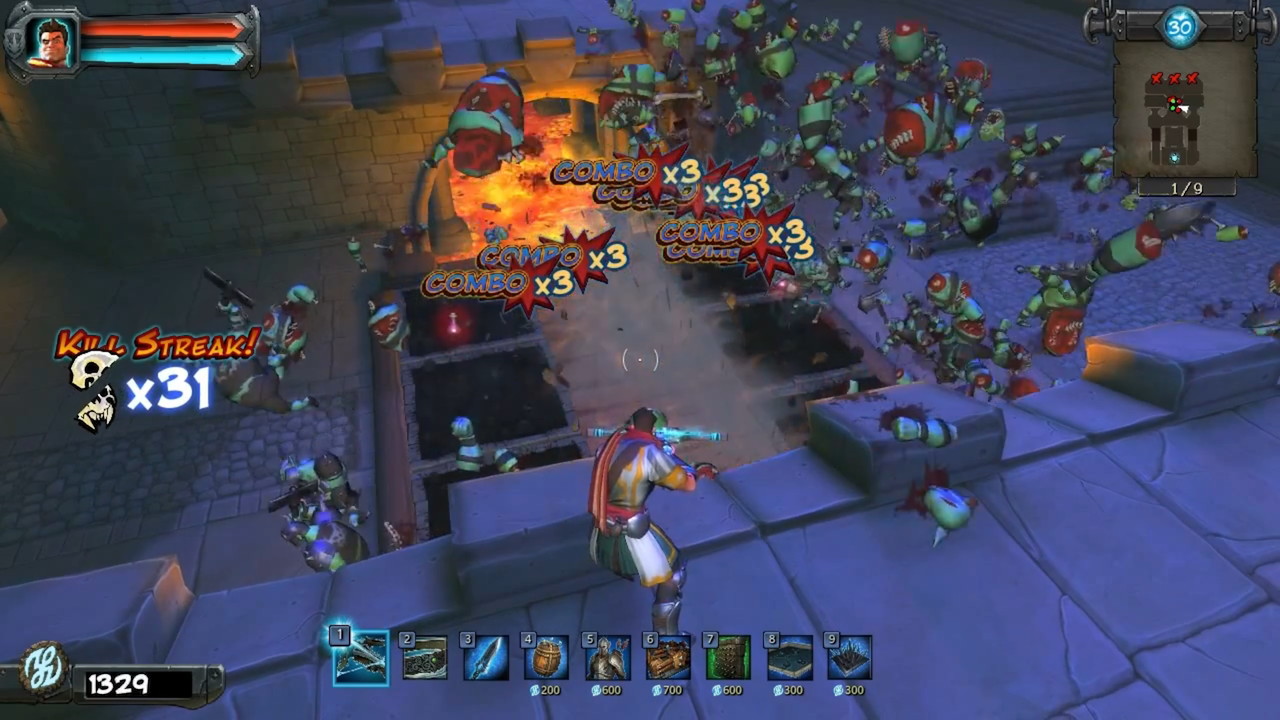Select the wooden barrel trap costing 200

[546, 658]
